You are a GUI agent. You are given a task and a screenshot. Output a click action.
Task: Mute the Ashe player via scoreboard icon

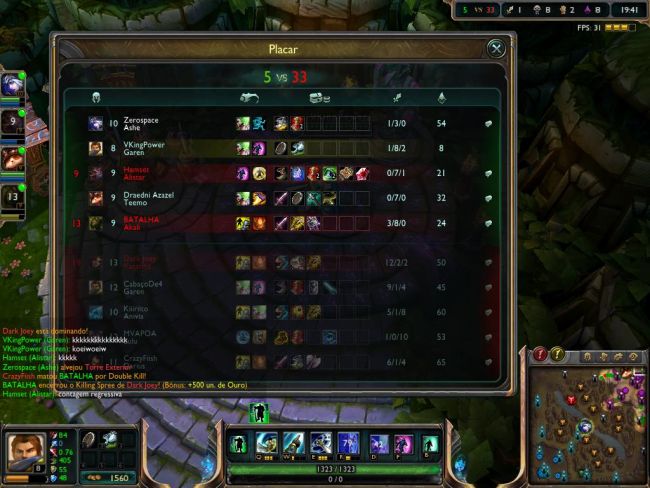[488, 123]
